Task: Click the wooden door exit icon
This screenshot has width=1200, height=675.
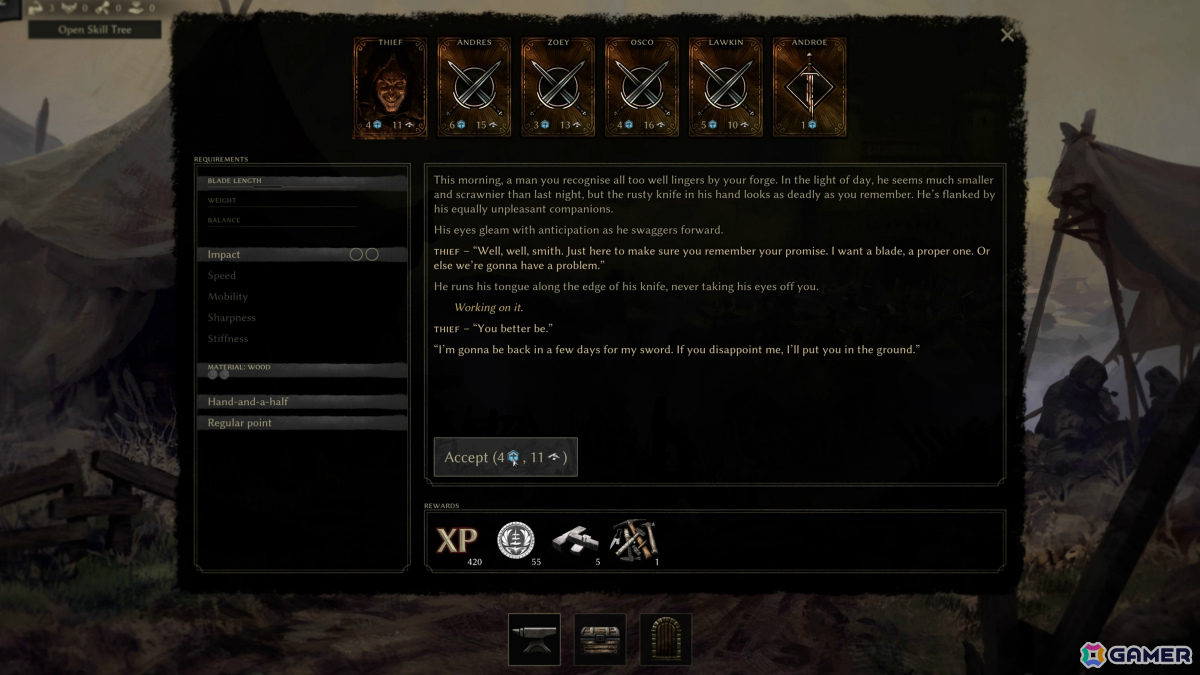Action: pos(666,640)
